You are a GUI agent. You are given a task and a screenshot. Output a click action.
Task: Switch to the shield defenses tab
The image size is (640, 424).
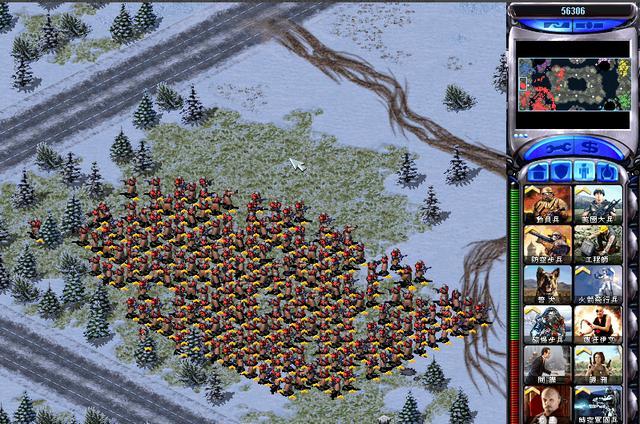[x=560, y=172]
